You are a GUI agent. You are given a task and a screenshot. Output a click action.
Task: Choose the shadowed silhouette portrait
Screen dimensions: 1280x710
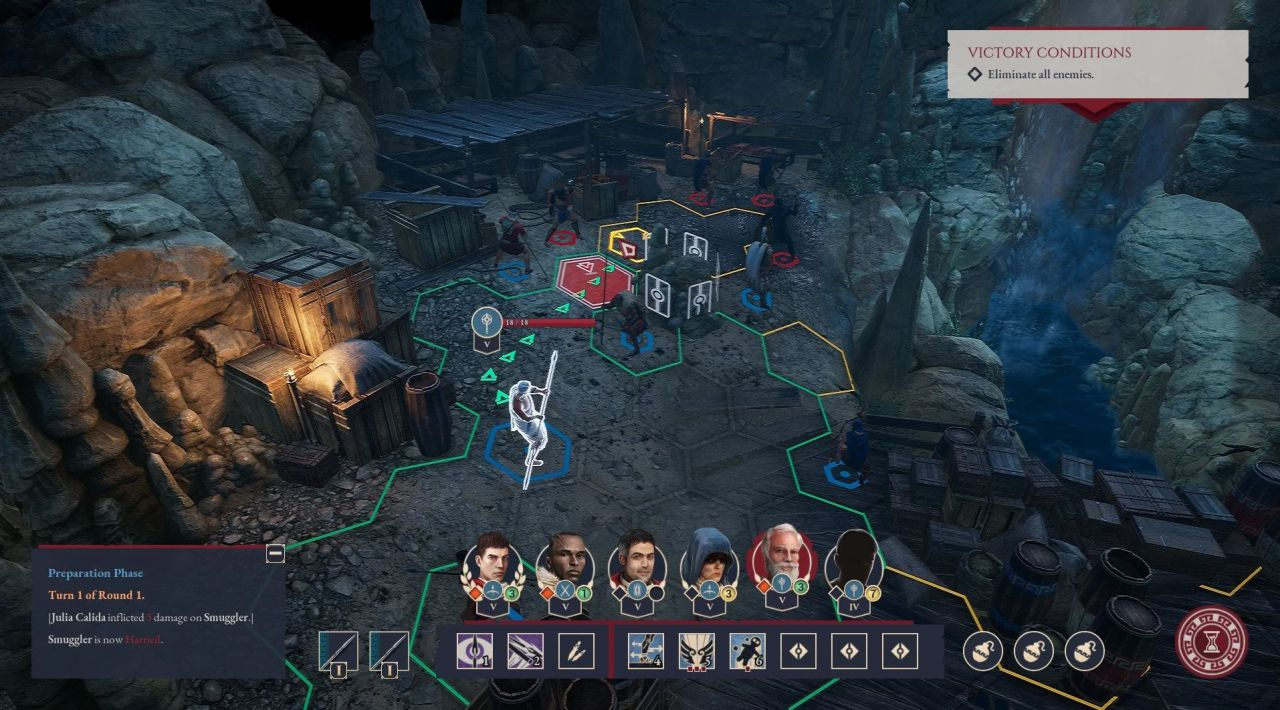tap(855, 564)
